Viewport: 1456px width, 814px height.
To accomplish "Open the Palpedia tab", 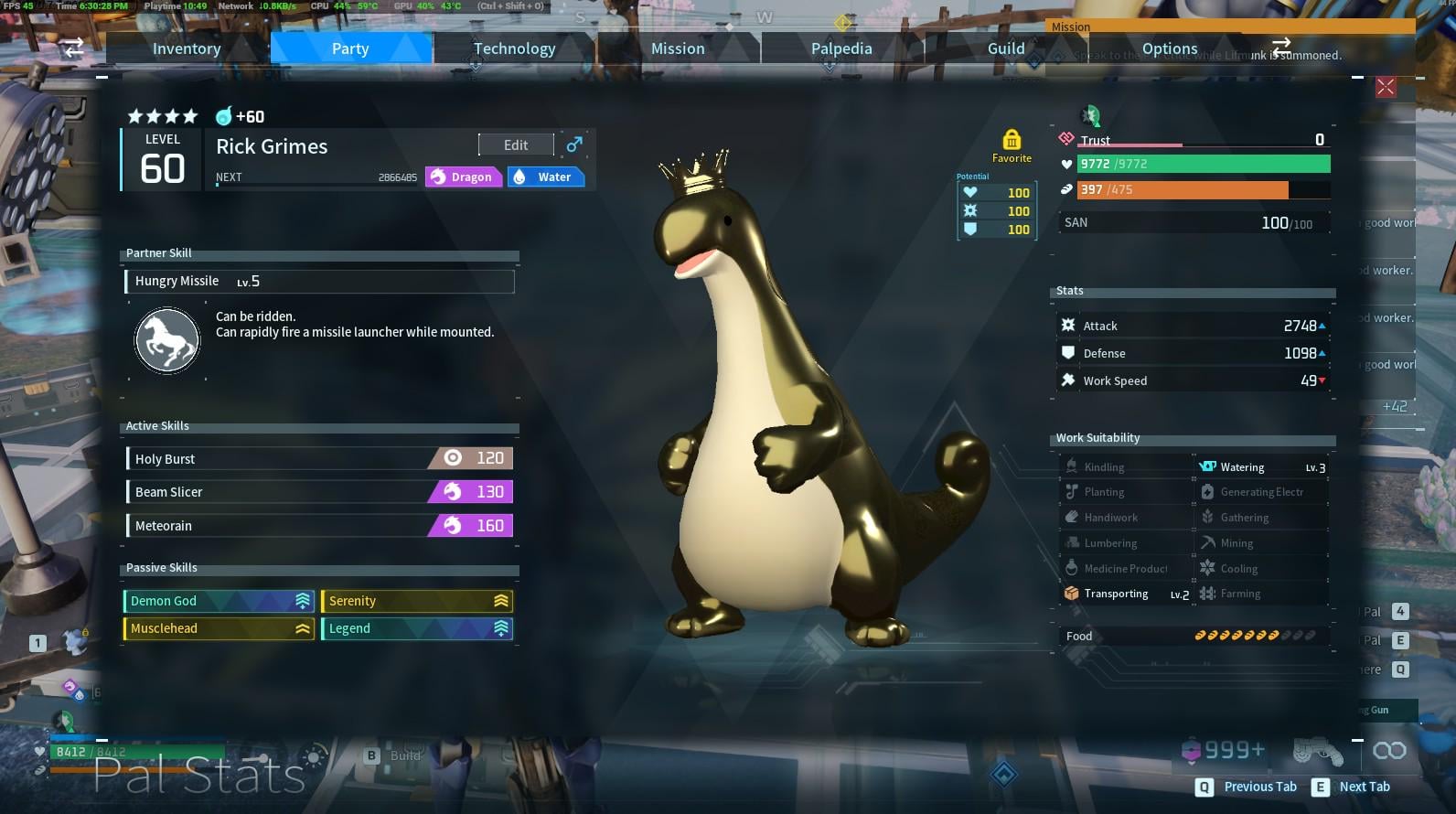I will coord(841,48).
